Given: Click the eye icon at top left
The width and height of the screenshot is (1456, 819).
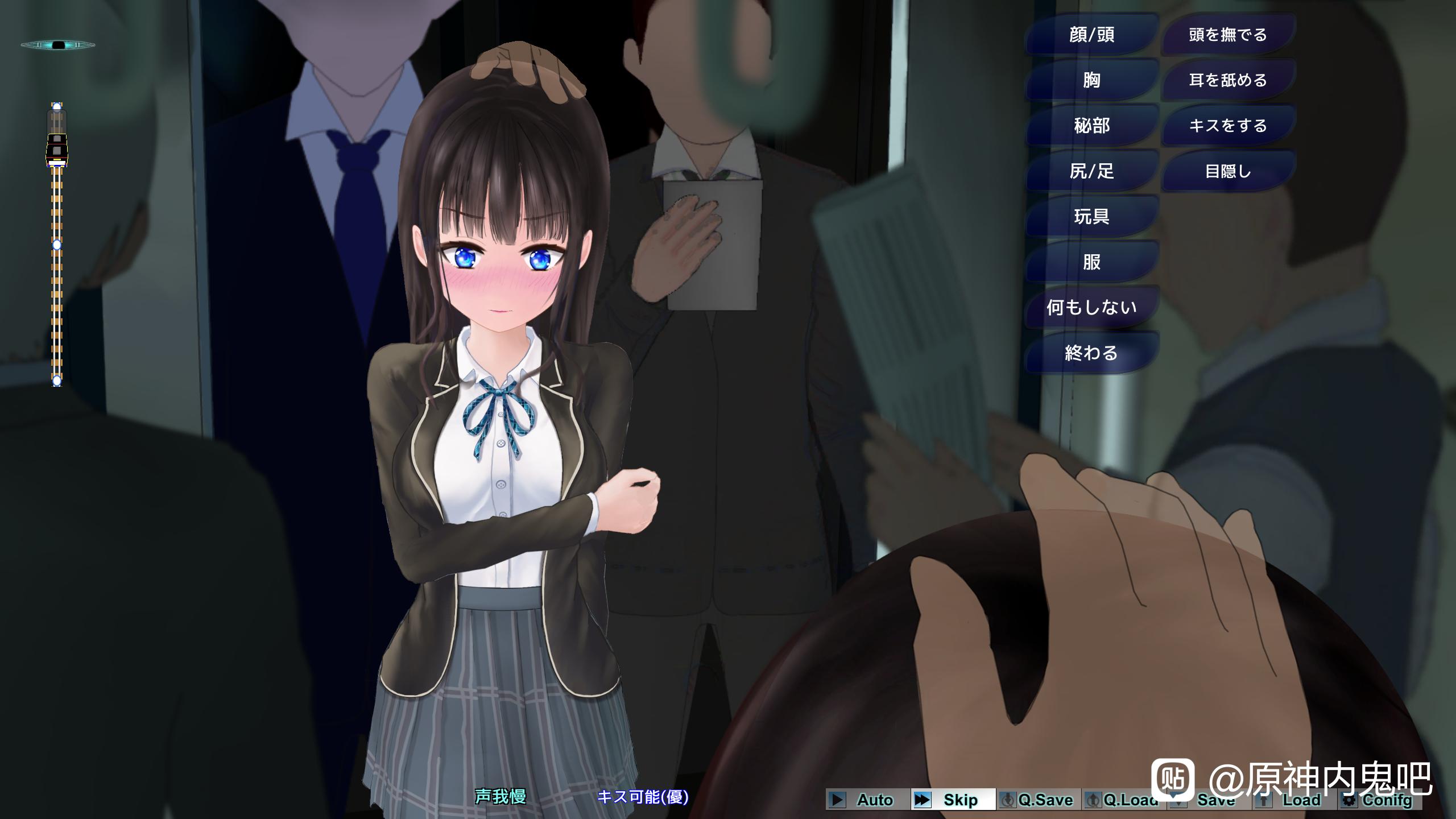Looking at the screenshot, I should coord(57,45).
